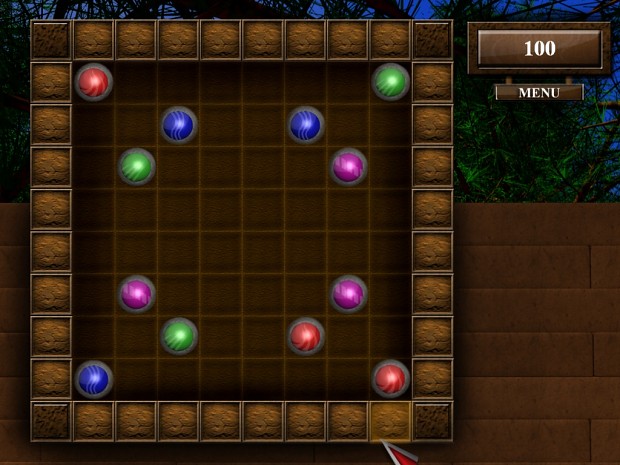Screen dimensions: 620x465
Task: Choose the red orb in the board's bottom-right corner
Action: click(391, 378)
